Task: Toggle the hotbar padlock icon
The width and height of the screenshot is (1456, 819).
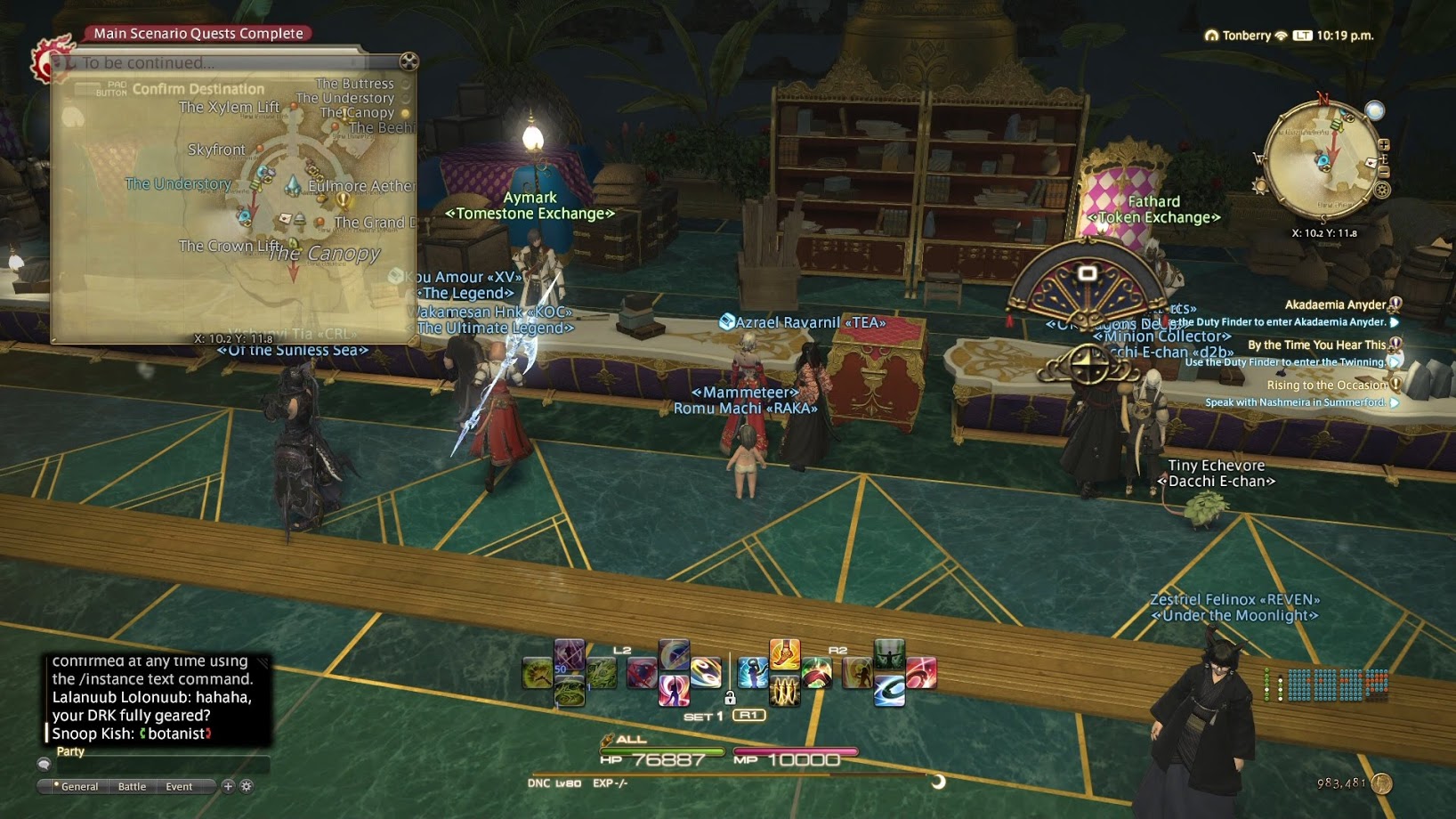Action: point(730,698)
